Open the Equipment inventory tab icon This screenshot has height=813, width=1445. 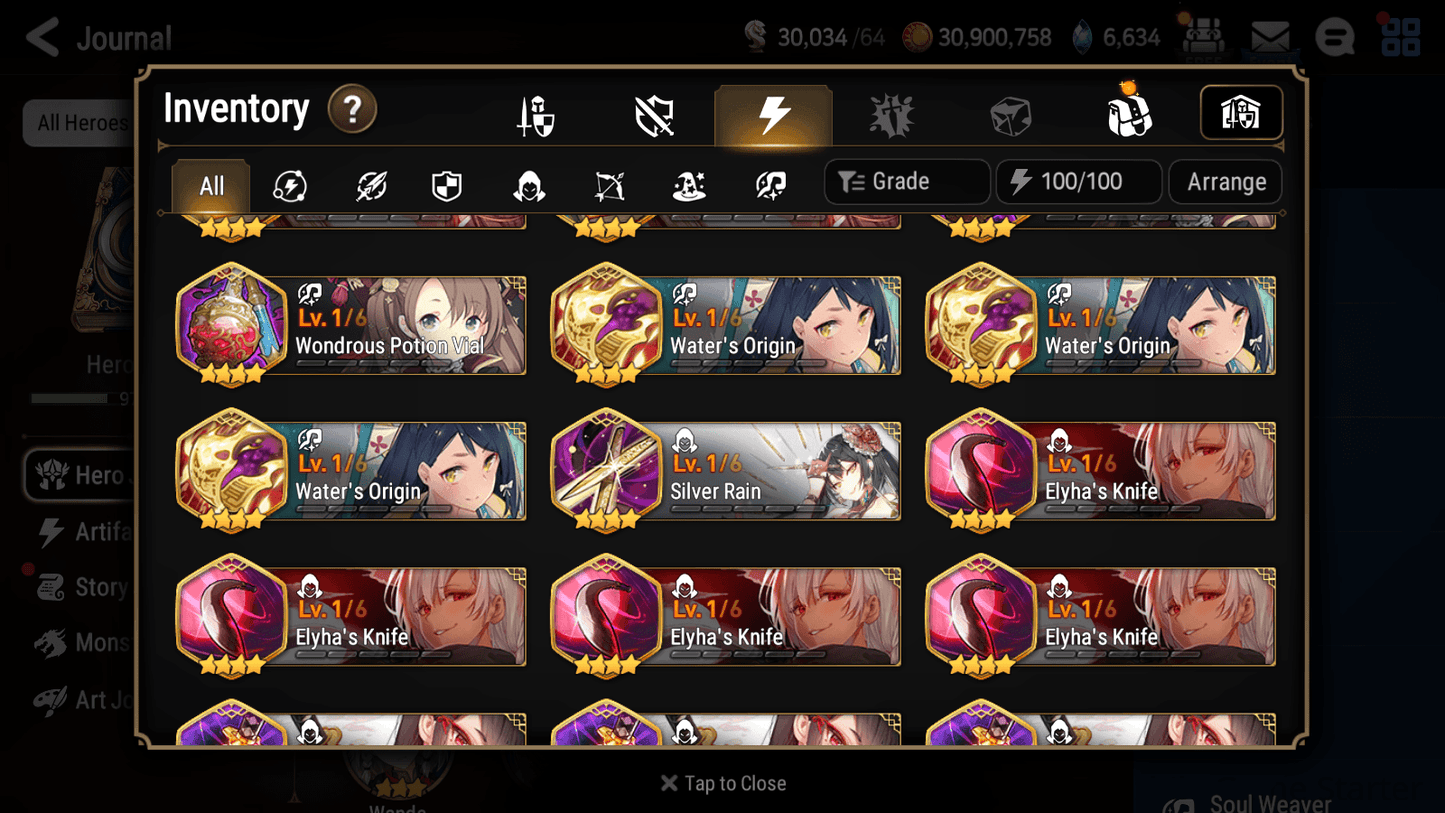tap(536, 113)
